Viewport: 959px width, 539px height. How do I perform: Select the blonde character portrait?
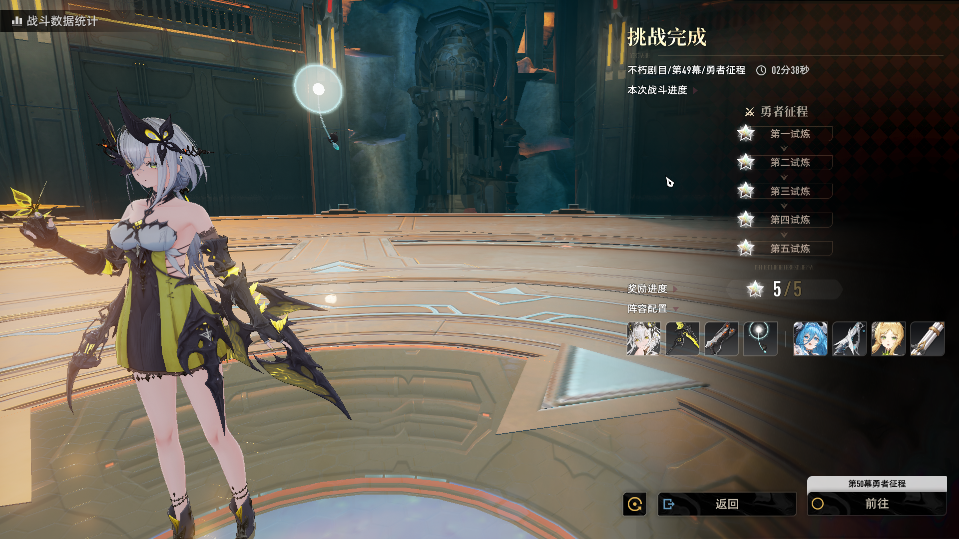[x=888, y=339]
